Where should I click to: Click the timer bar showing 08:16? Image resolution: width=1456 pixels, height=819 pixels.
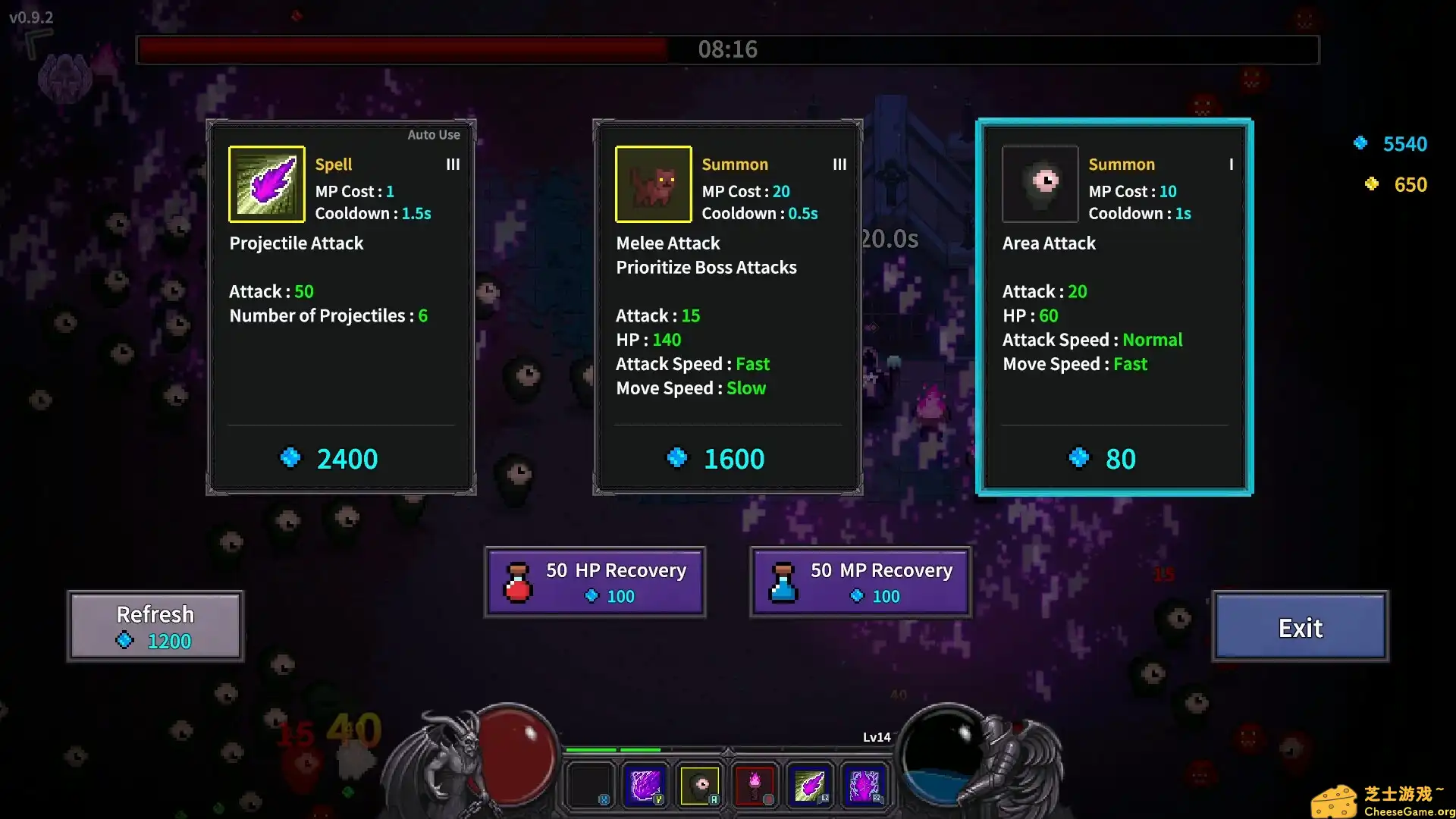click(726, 50)
